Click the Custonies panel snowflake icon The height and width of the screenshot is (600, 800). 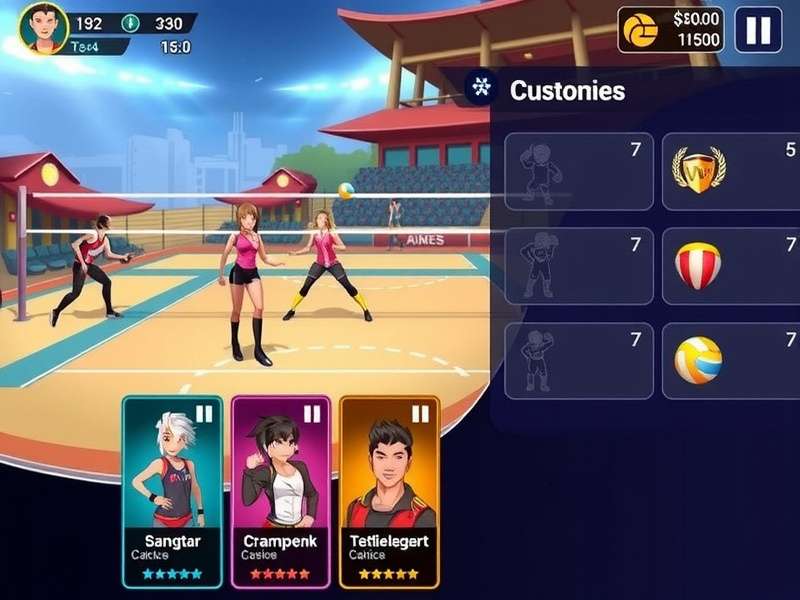coord(481,88)
